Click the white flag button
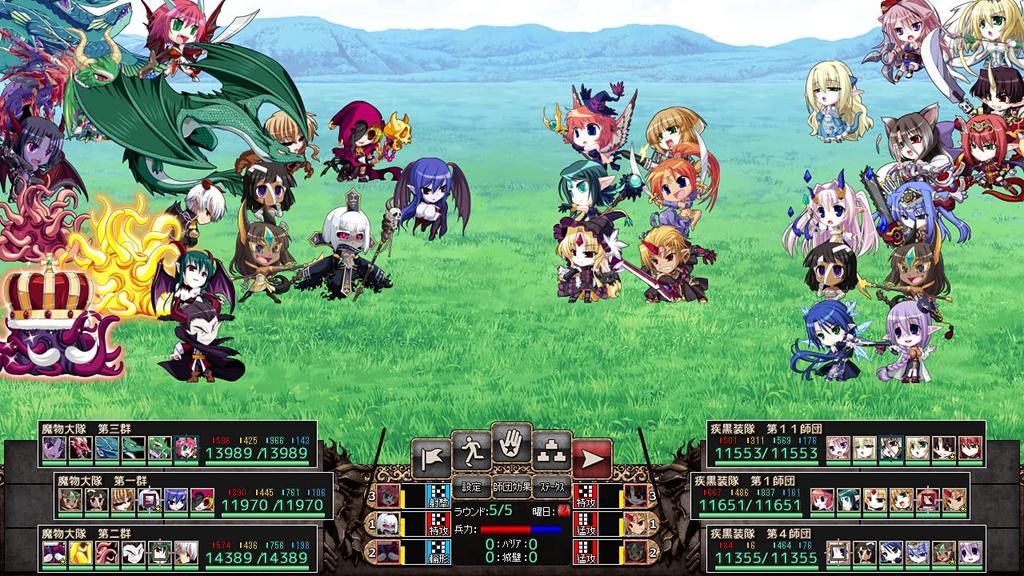The width and height of the screenshot is (1024, 576). (x=431, y=458)
